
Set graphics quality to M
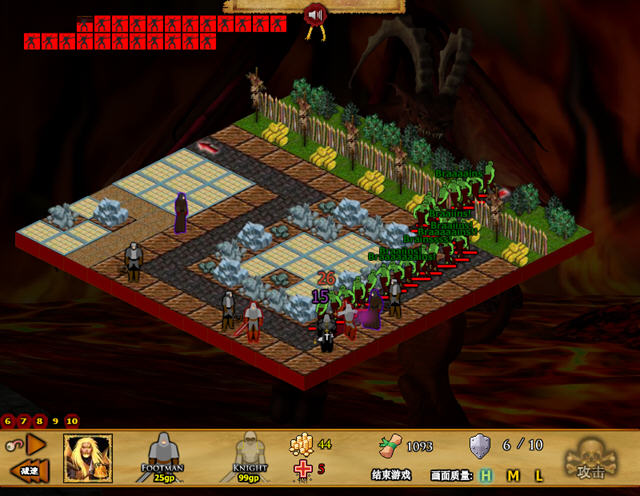[513, 475]
